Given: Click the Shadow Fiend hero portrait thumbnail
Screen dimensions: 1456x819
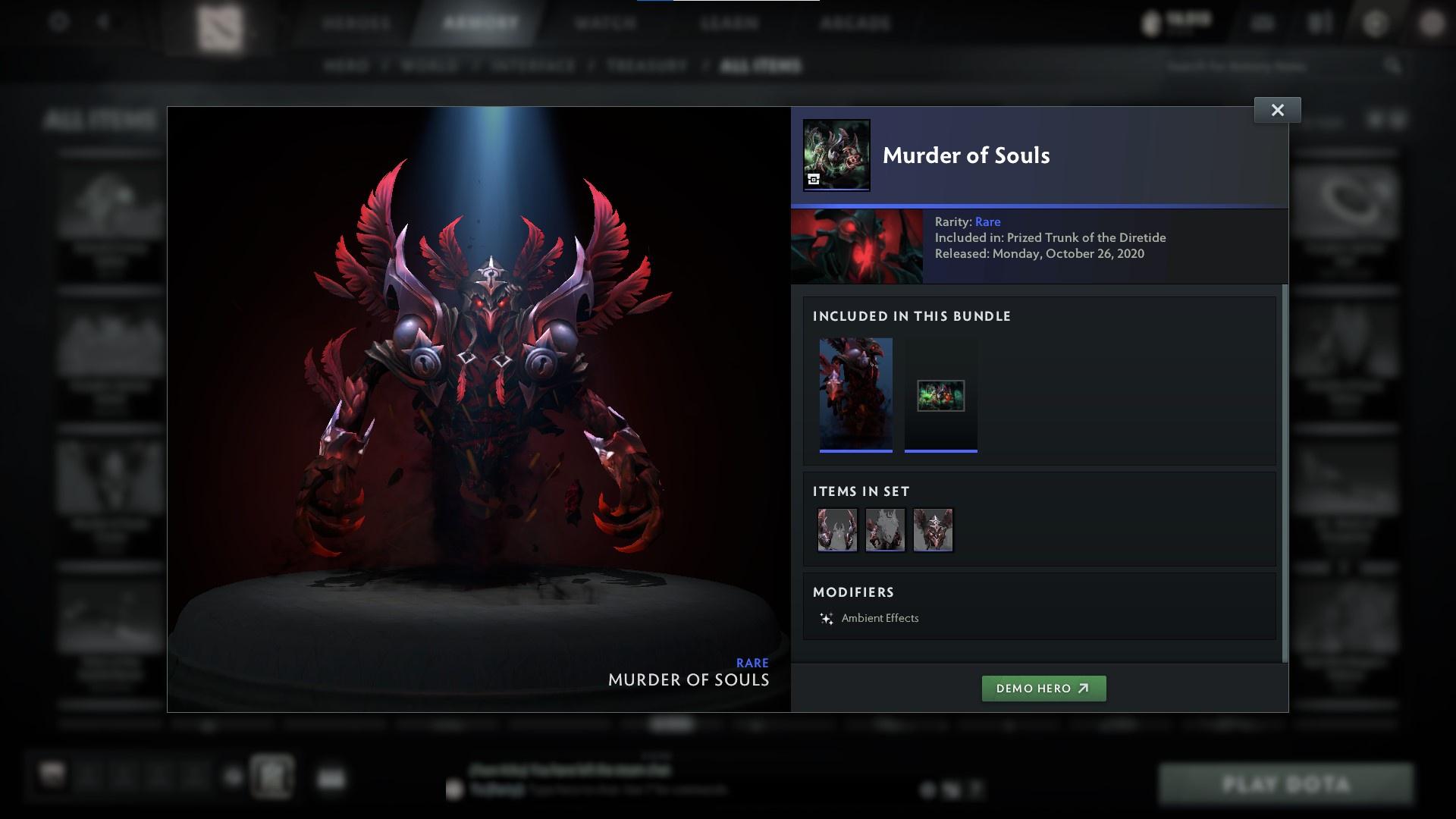Looking at the screenshot, I should (857, 245).
